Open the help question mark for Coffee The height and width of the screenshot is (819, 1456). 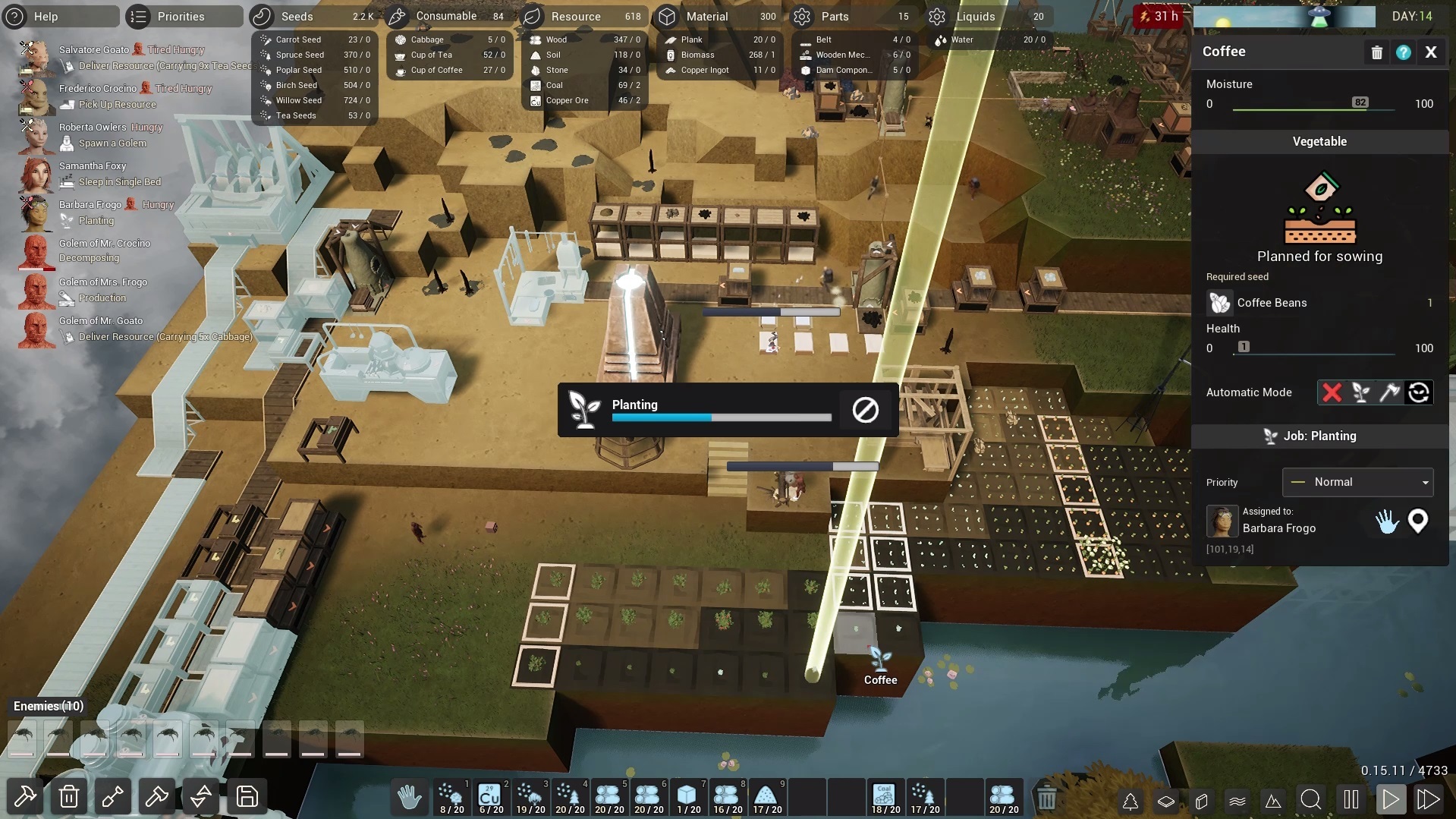1404,52
